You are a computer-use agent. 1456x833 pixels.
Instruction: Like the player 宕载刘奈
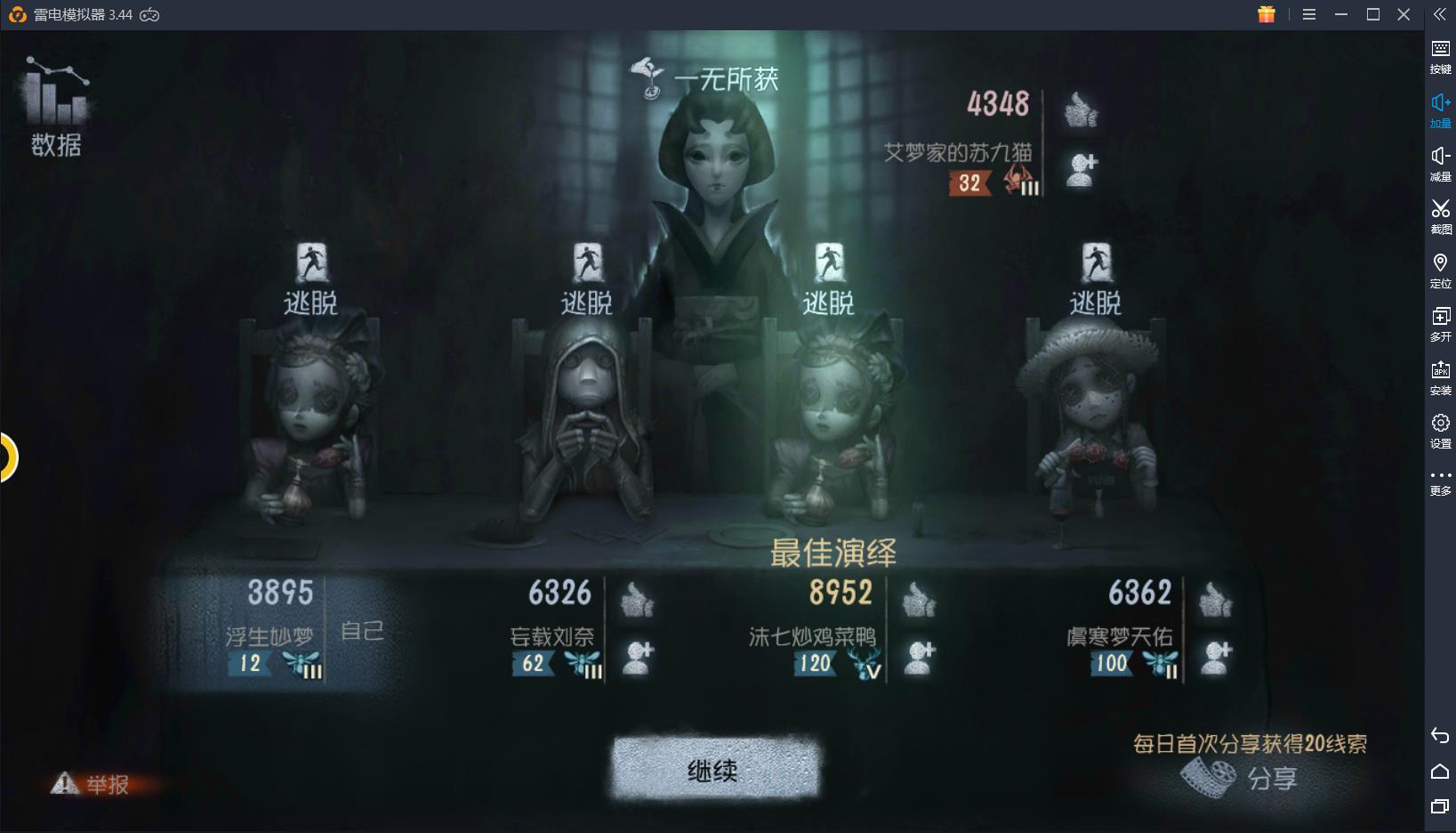pyautogui.click(x=637, y=600)
